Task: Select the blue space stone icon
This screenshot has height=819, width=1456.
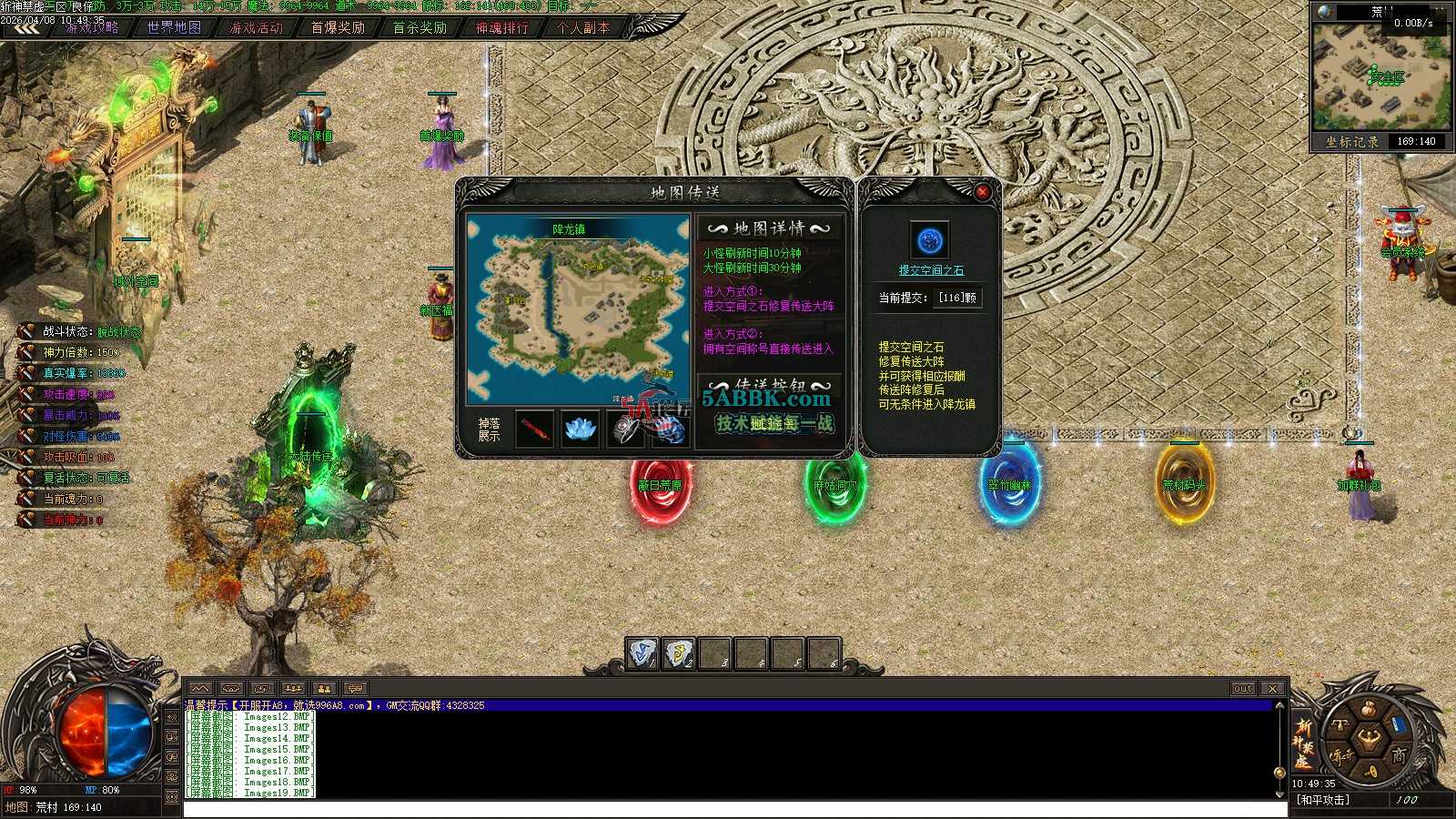Action: (930, 241)
